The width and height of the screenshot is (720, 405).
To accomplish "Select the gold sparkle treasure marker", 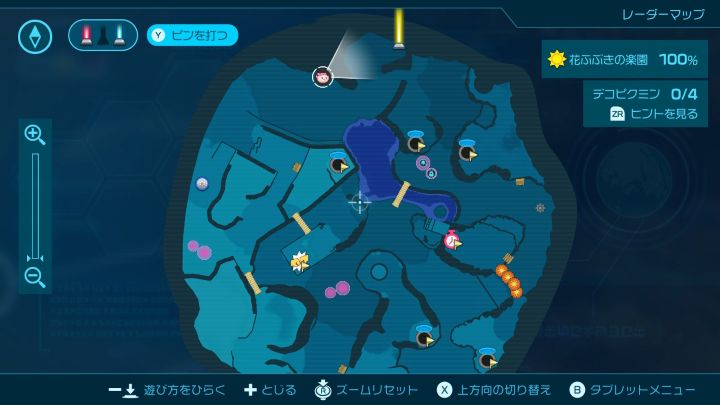I will 299,262.
